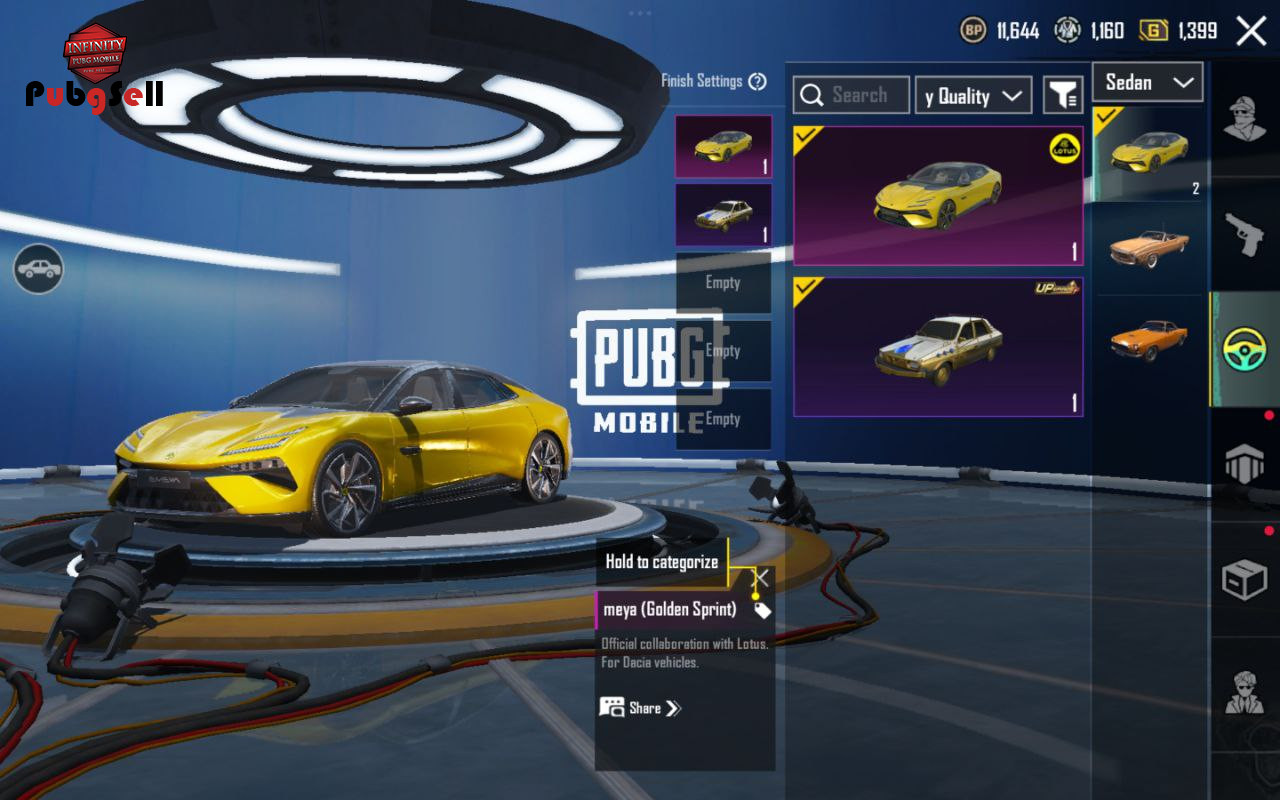
Task: Close the Hold to categorize tooltip
Action: pos(761,578)
